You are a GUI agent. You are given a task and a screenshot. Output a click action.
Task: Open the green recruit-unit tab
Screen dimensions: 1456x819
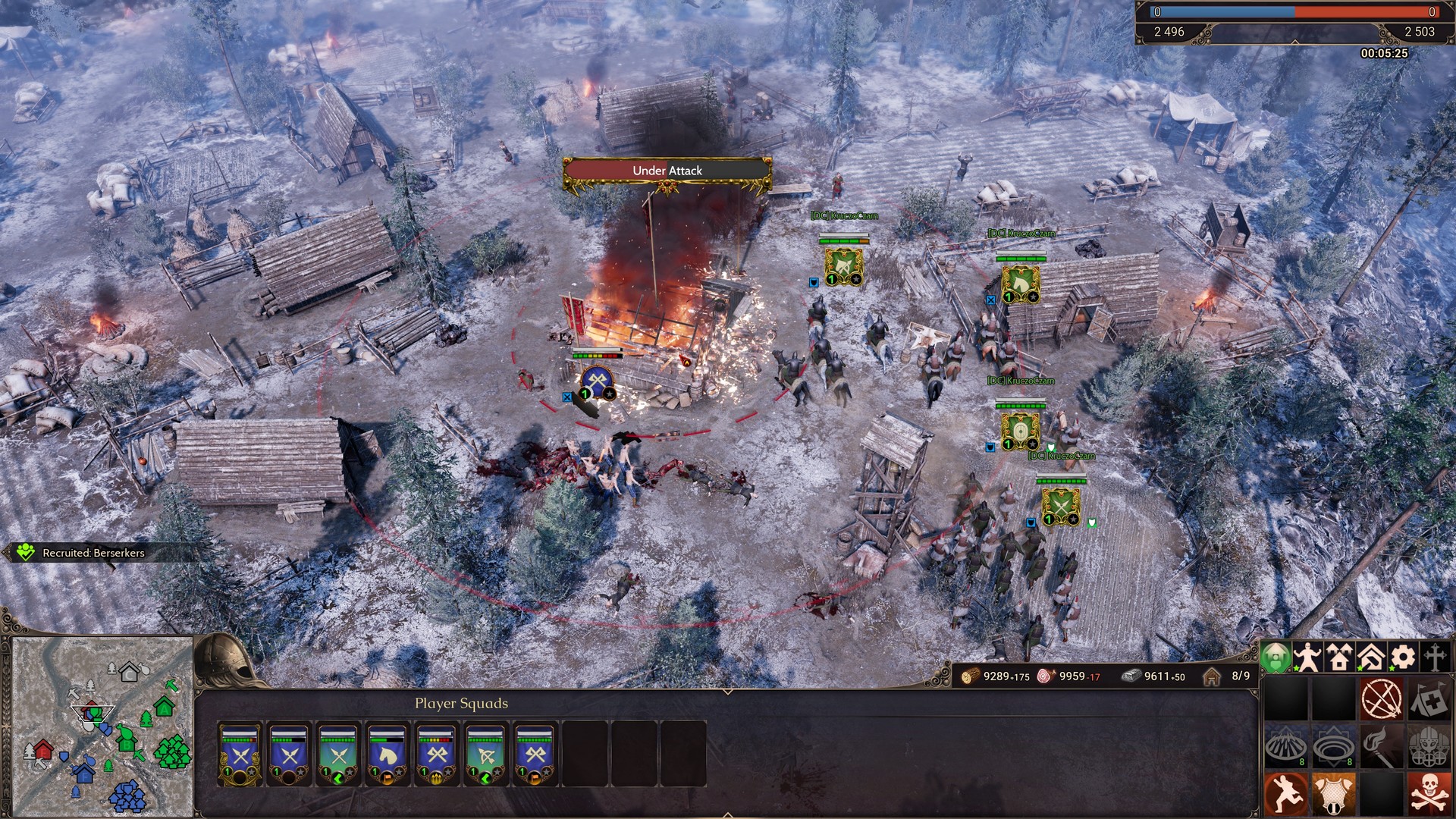coord(1276,657)
